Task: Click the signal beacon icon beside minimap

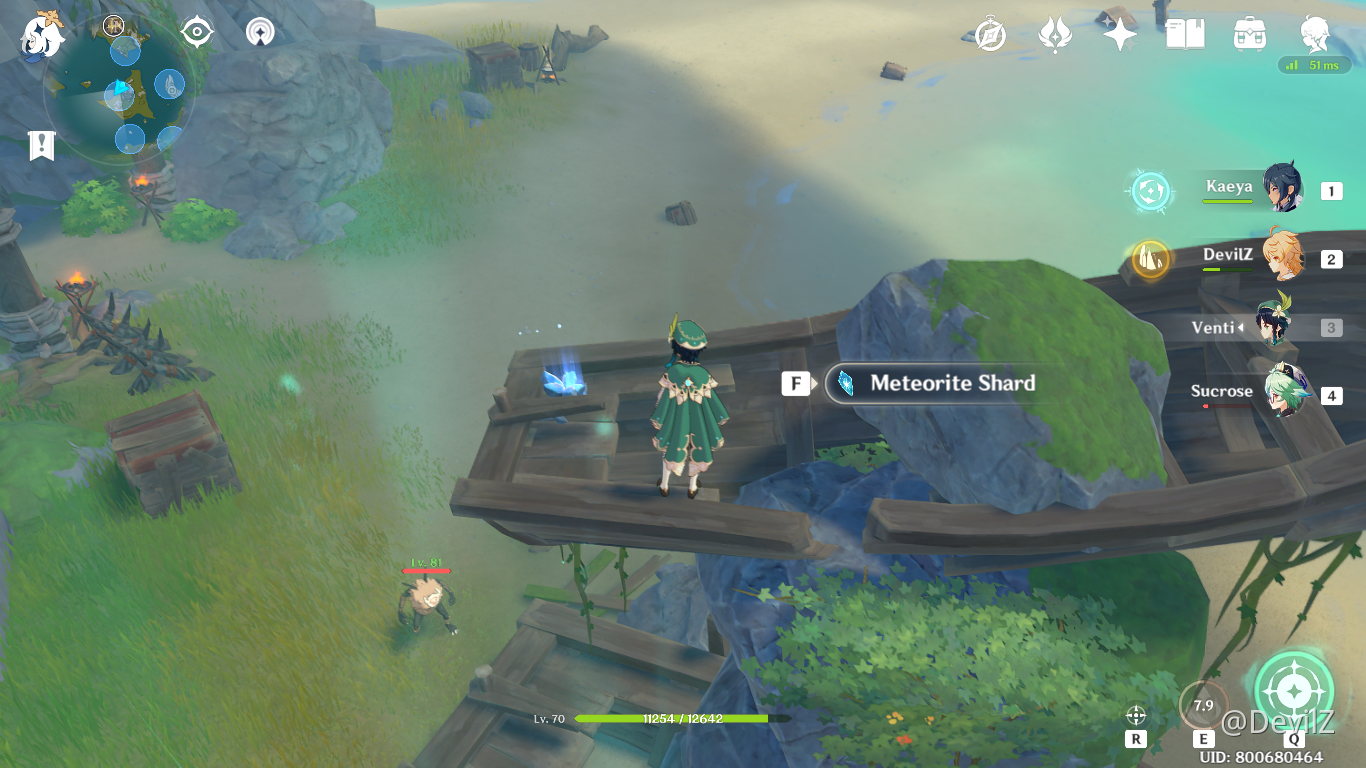Action: tap(261, 33)
